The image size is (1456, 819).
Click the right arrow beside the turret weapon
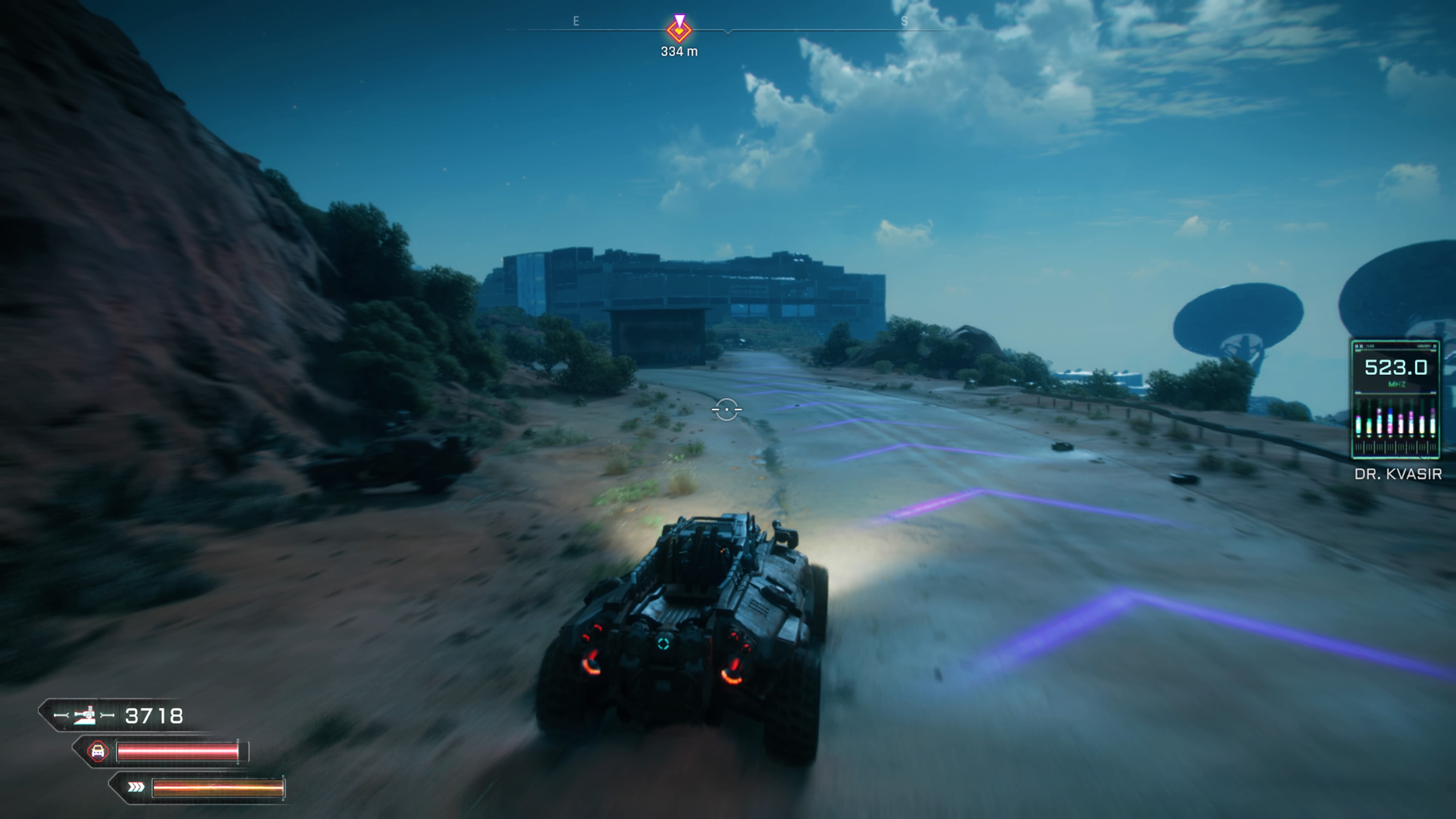107,715
